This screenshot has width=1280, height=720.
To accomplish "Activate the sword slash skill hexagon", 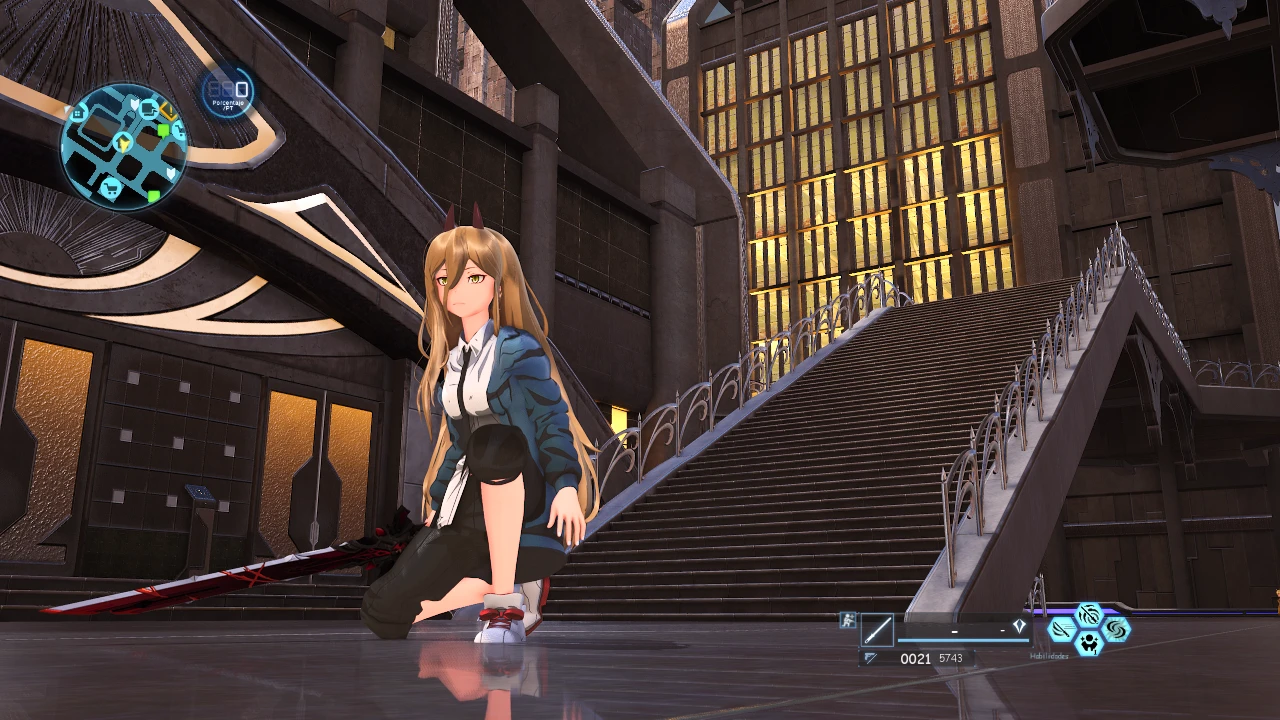I will (1062, 630).
